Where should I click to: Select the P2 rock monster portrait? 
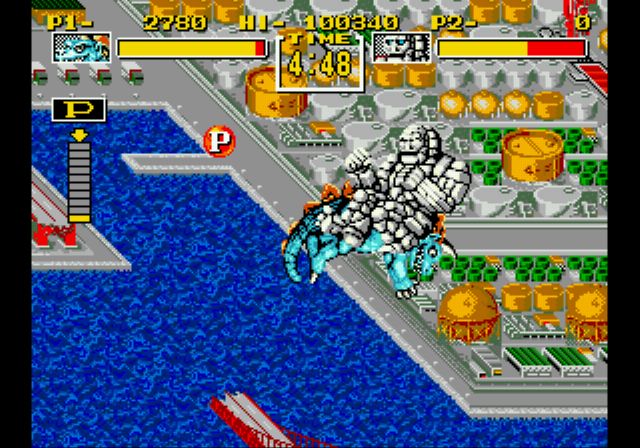[x=401, y=47]
